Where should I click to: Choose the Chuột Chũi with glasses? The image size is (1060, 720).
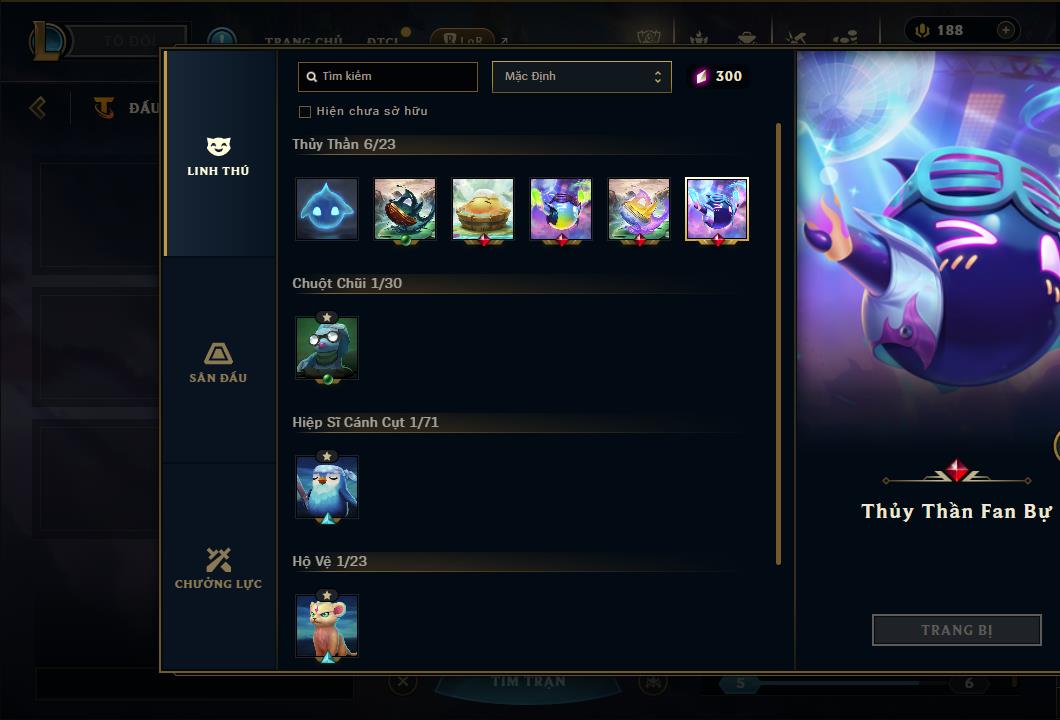pos(327,348)
